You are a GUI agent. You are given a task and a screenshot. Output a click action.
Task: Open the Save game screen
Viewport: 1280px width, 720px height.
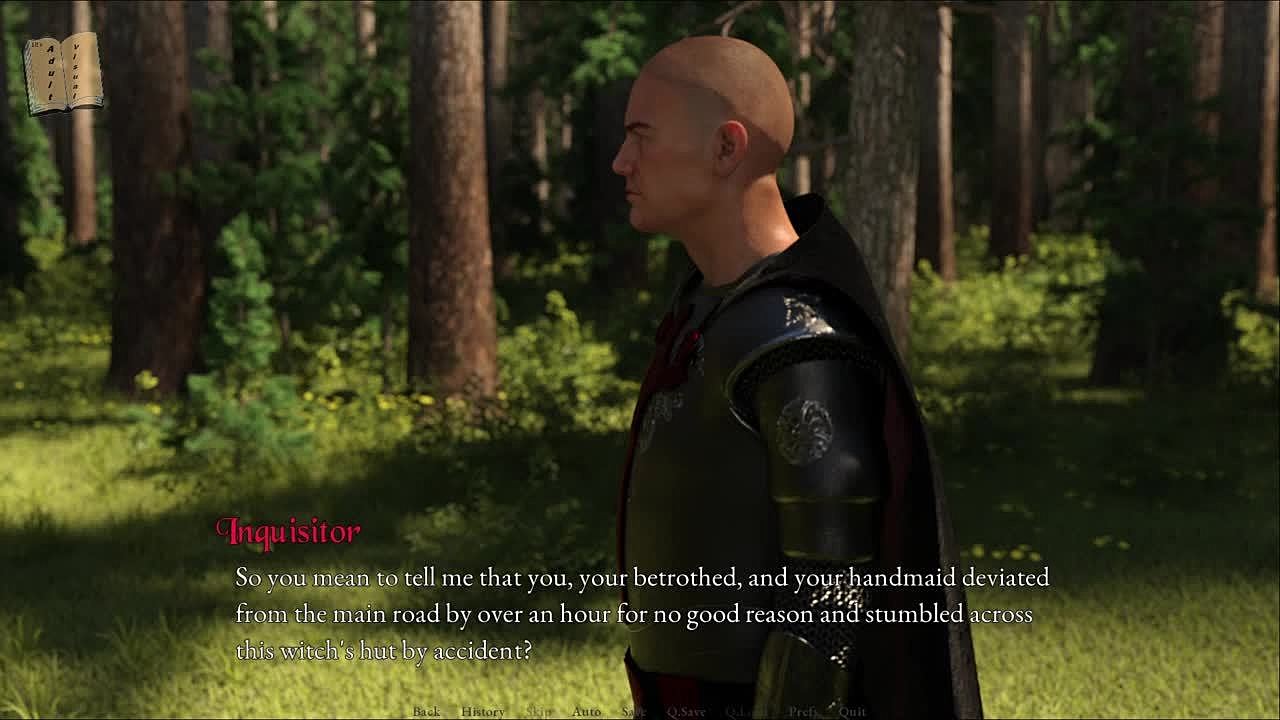(x=634, y=712)
